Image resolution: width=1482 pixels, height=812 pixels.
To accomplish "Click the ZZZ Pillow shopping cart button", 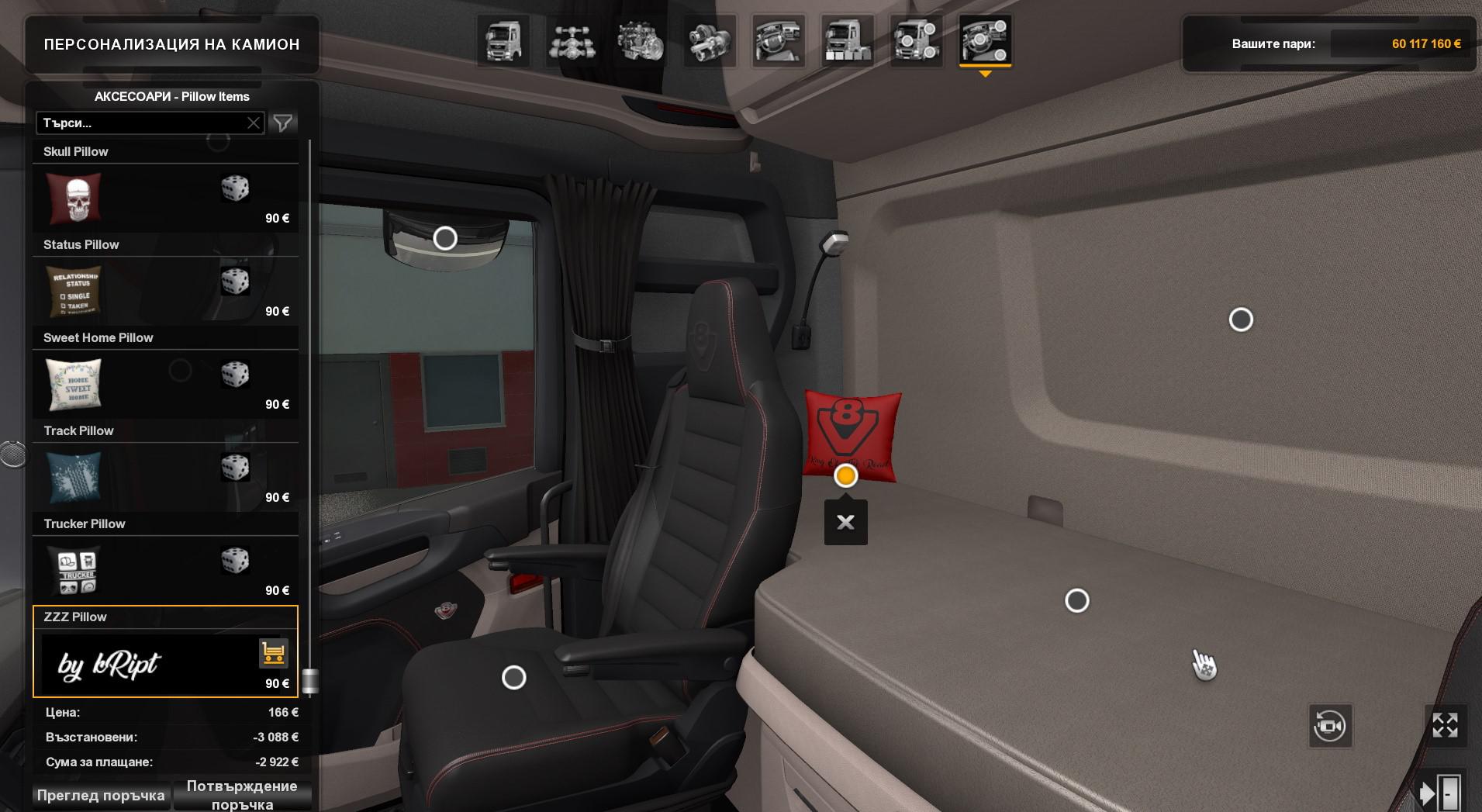I will 273,653.
